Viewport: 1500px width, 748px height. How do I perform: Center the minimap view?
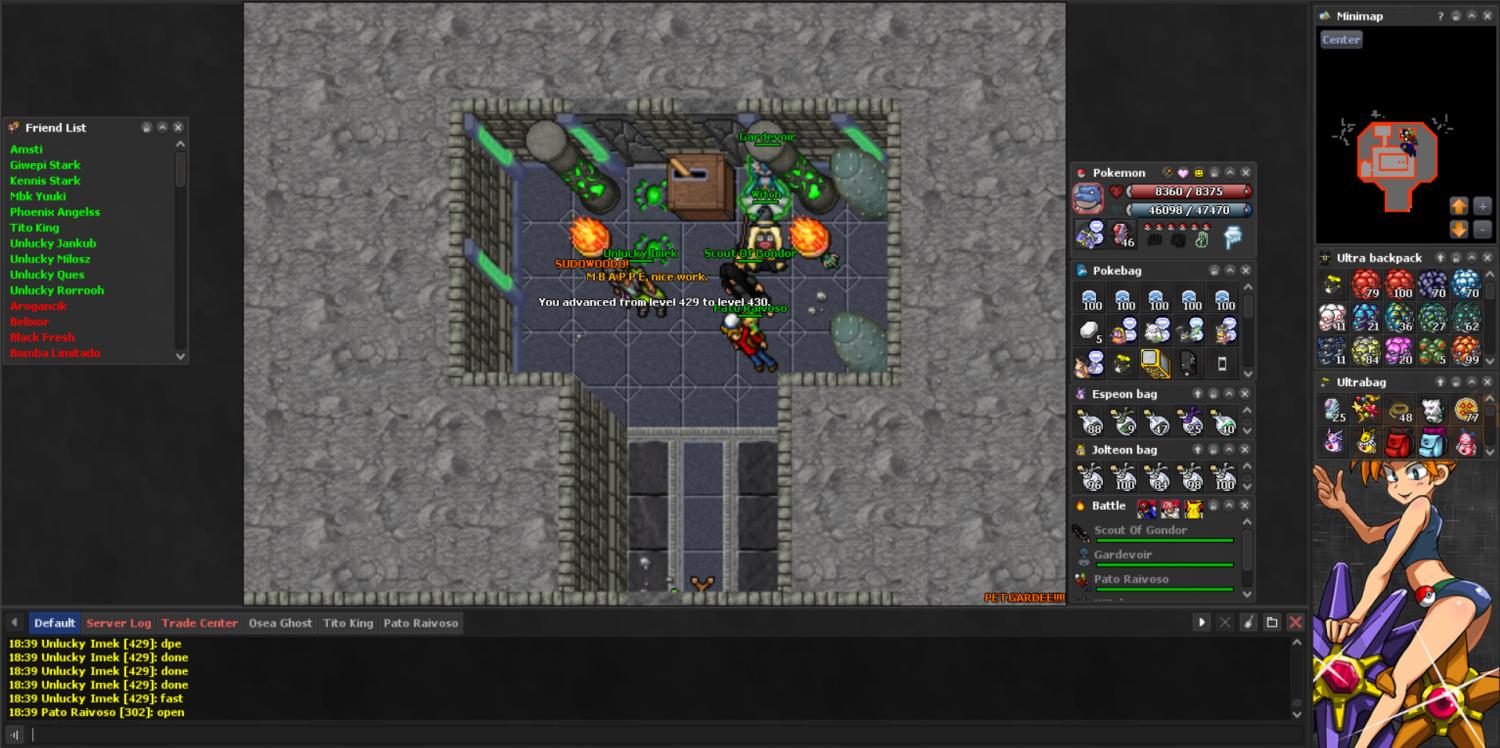coord(1341,40)
